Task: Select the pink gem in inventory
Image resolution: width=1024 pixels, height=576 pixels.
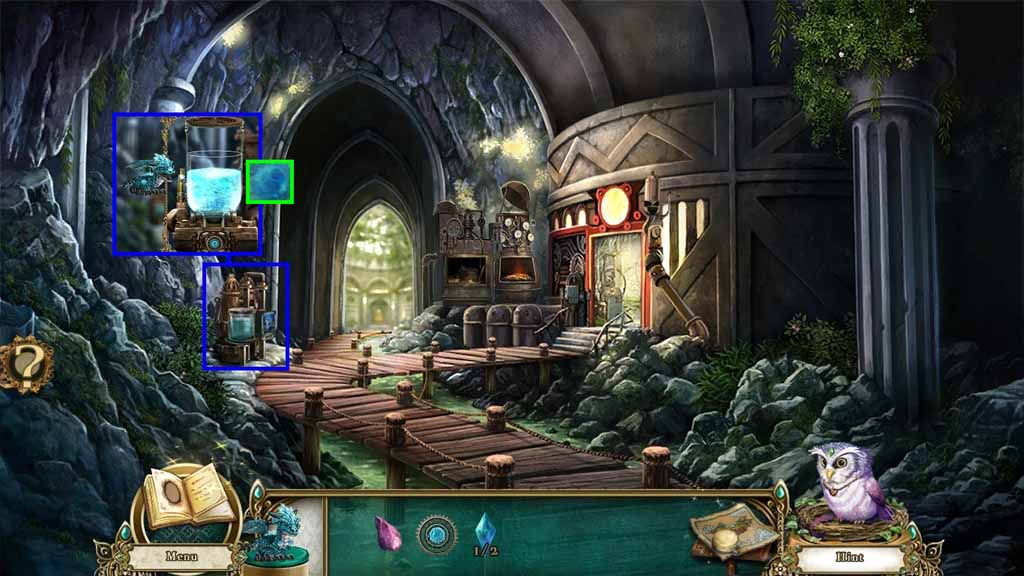Action: (387, 532)
